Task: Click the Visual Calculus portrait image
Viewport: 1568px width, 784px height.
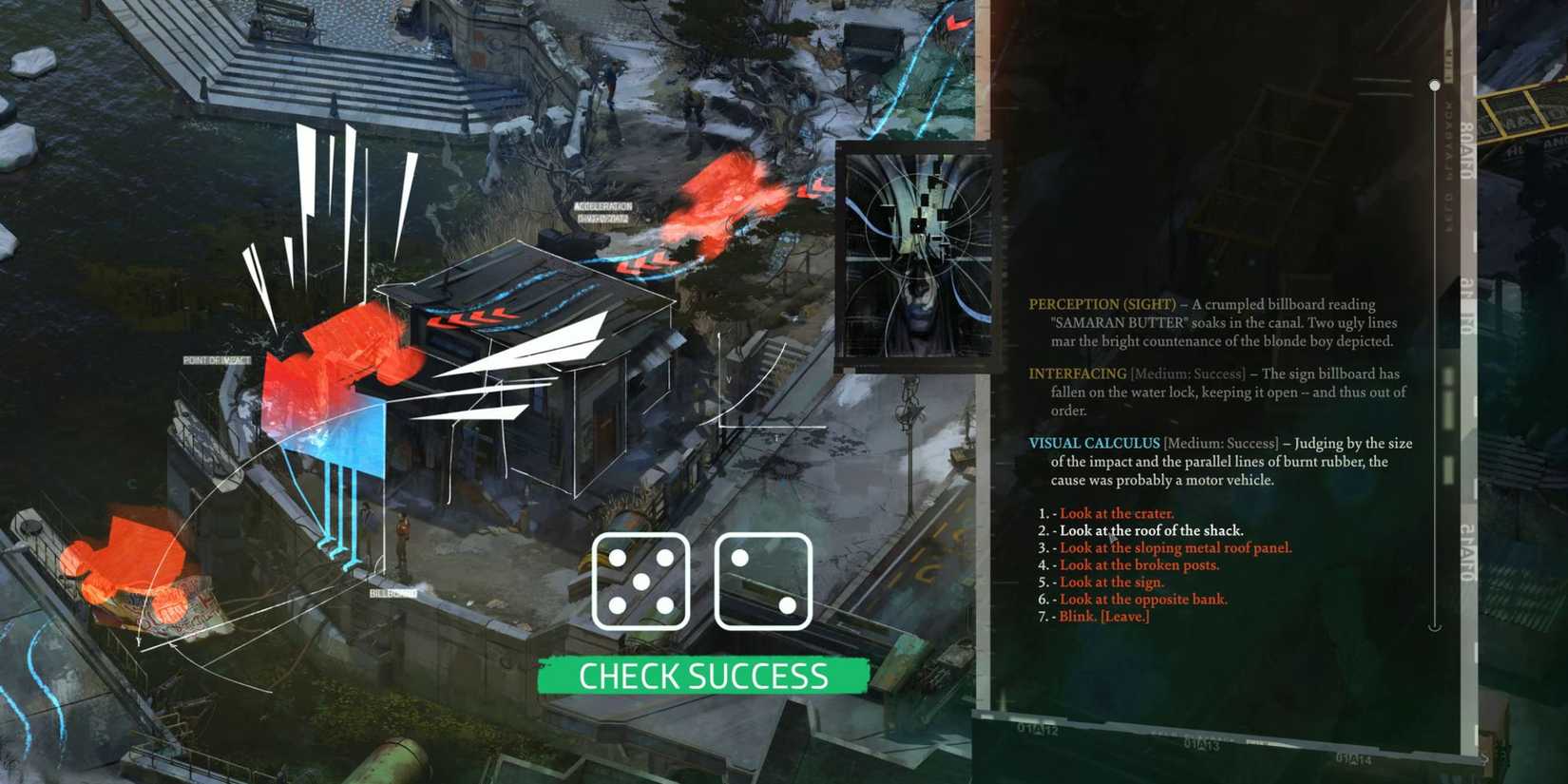Action: coord(914,255)
